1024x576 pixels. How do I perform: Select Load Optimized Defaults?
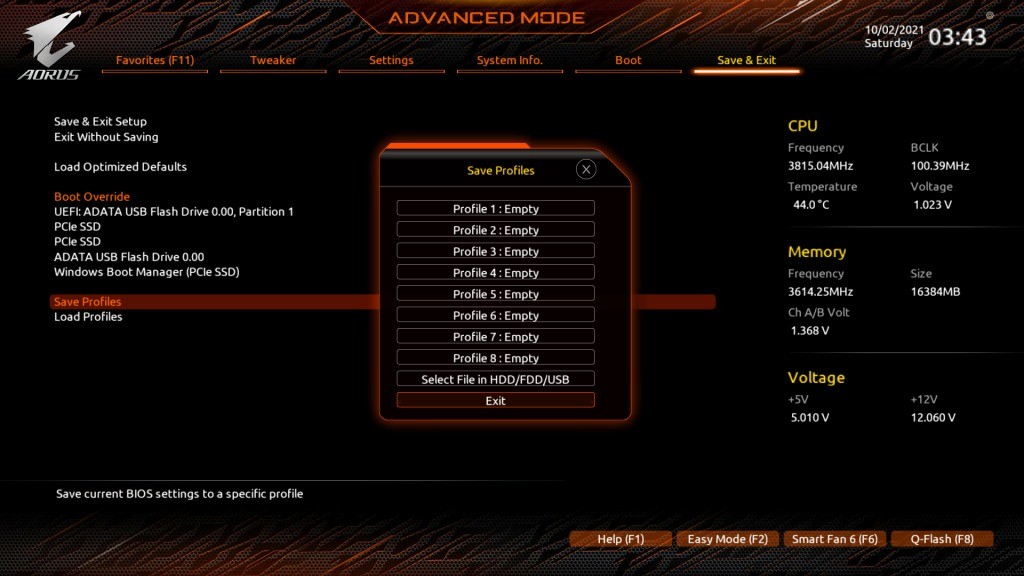(x=120, y=167)
